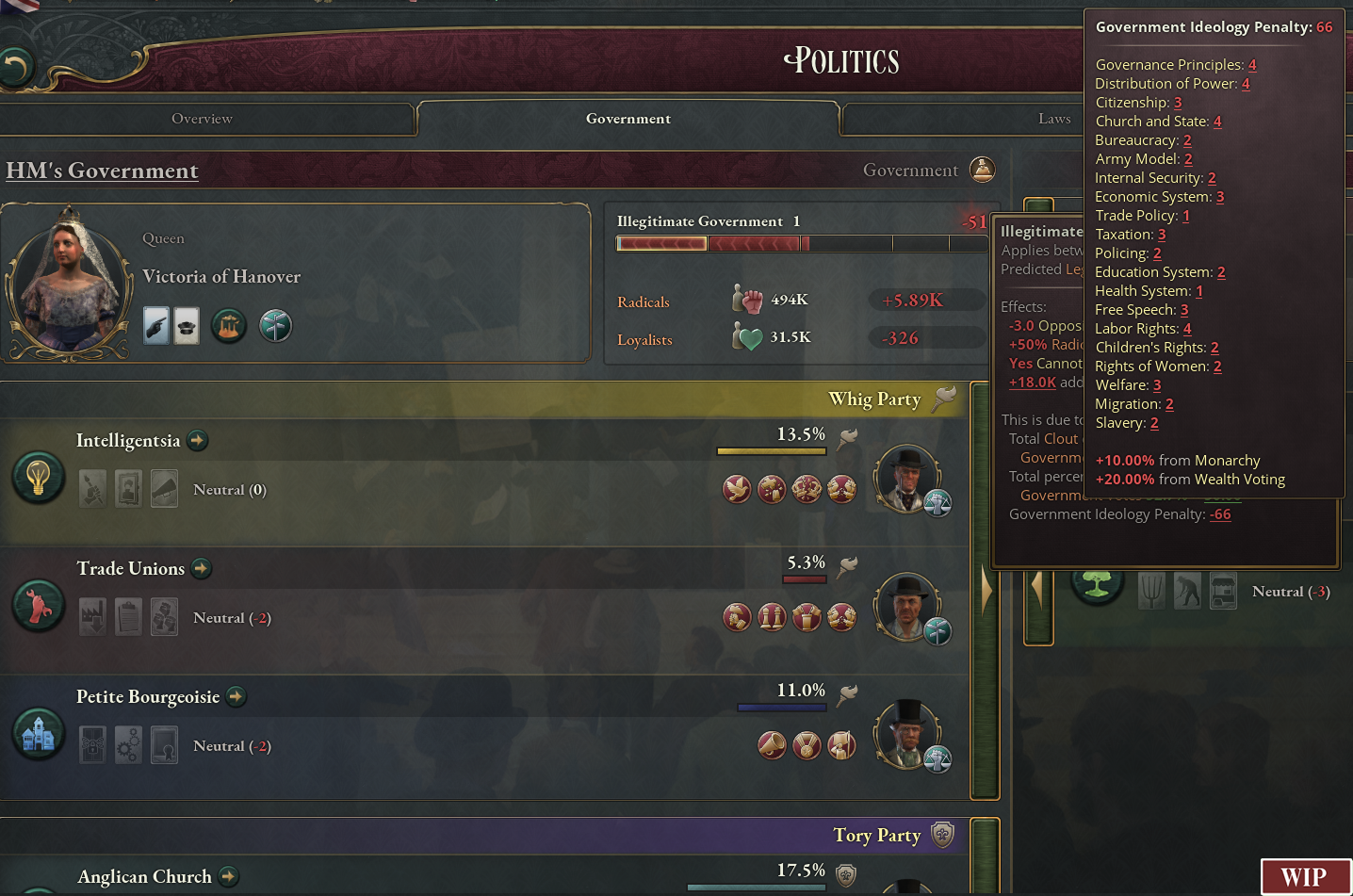
Task: View the Trade Unions leader portrait
Action: tap(907, 606)
